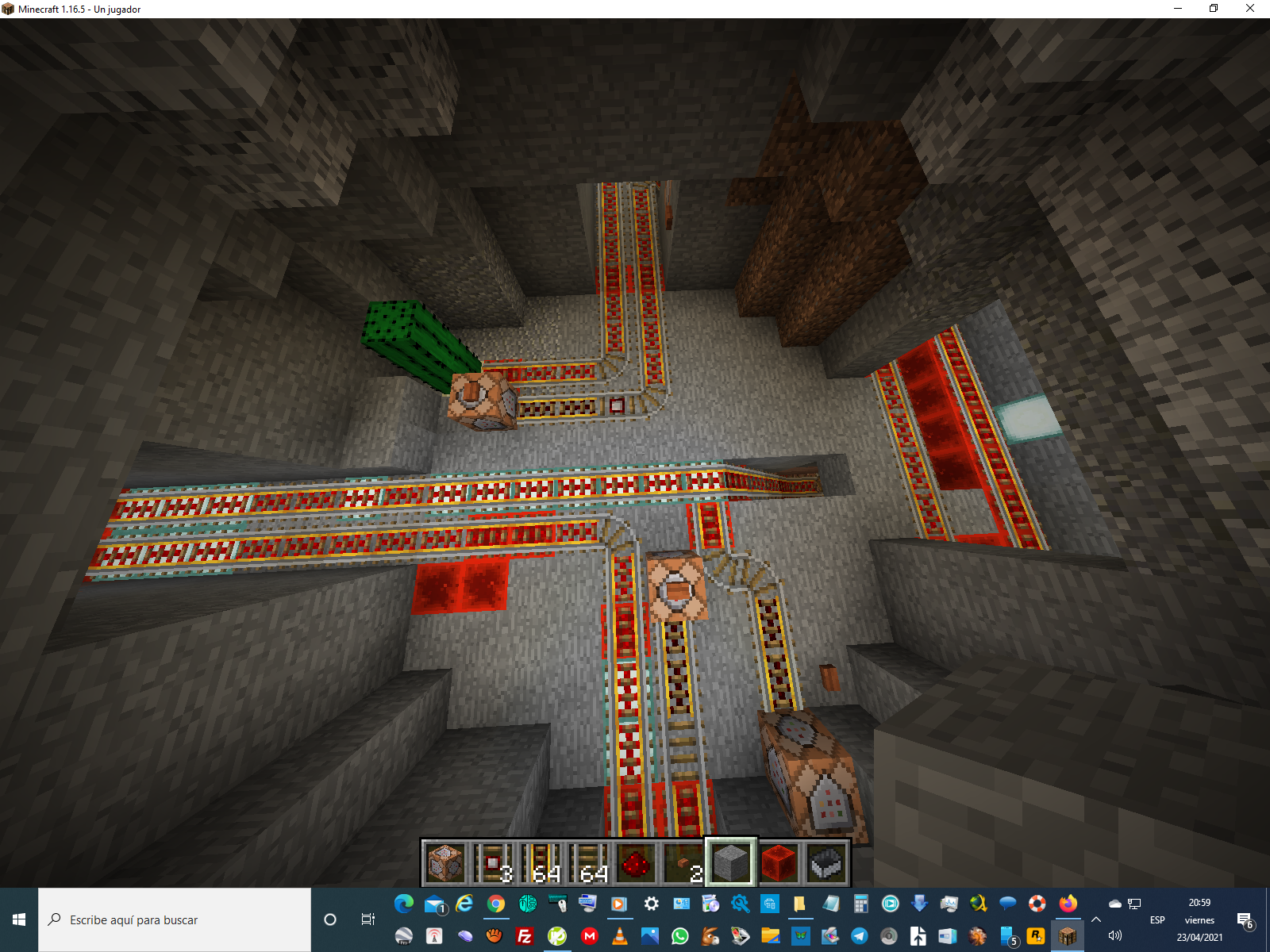The width and height of the screenshot is (1270, 952).
Task: Choose the powered rail stack
Action: [x=540, y=862]
